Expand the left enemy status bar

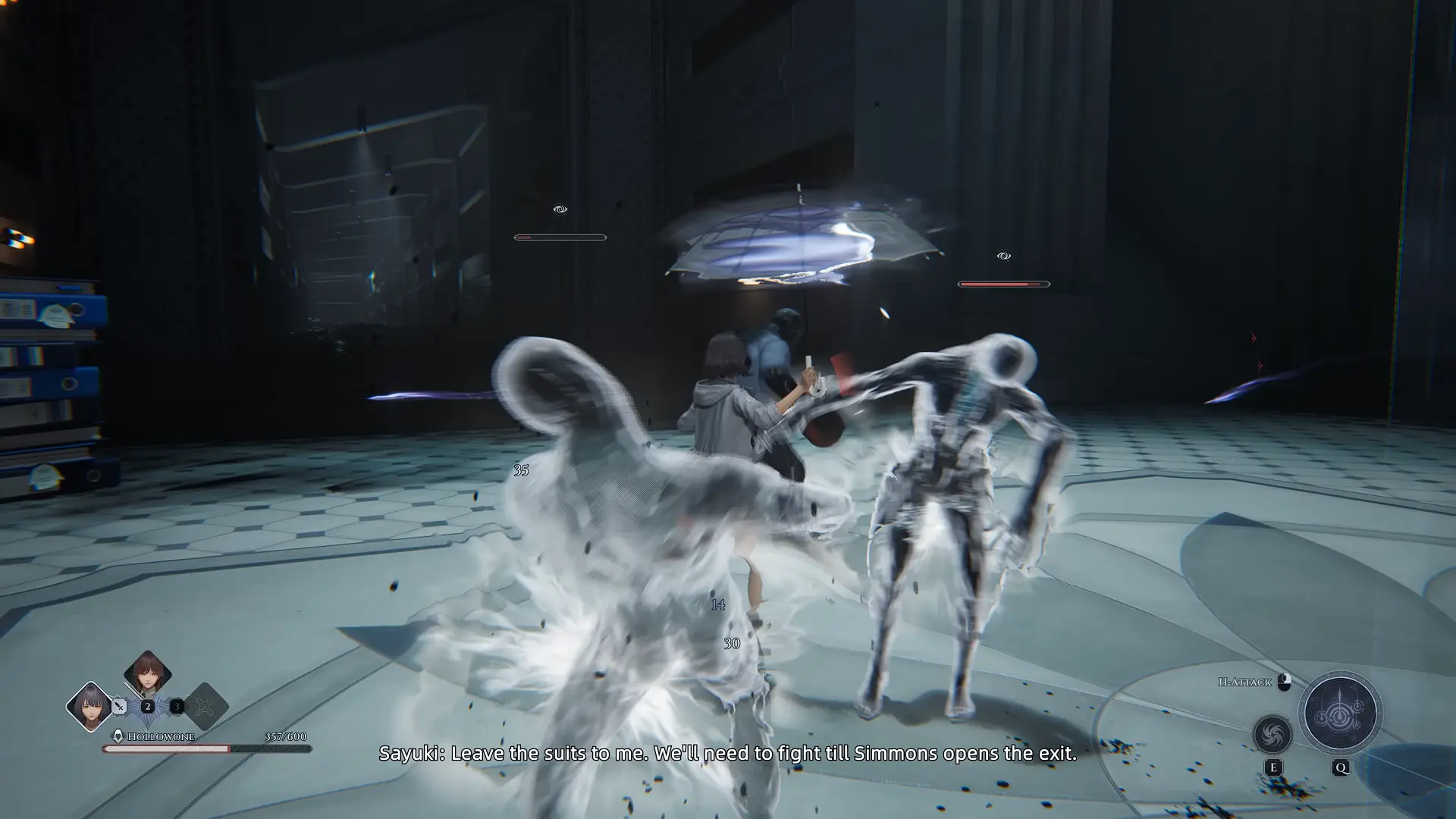pos(559,237)
